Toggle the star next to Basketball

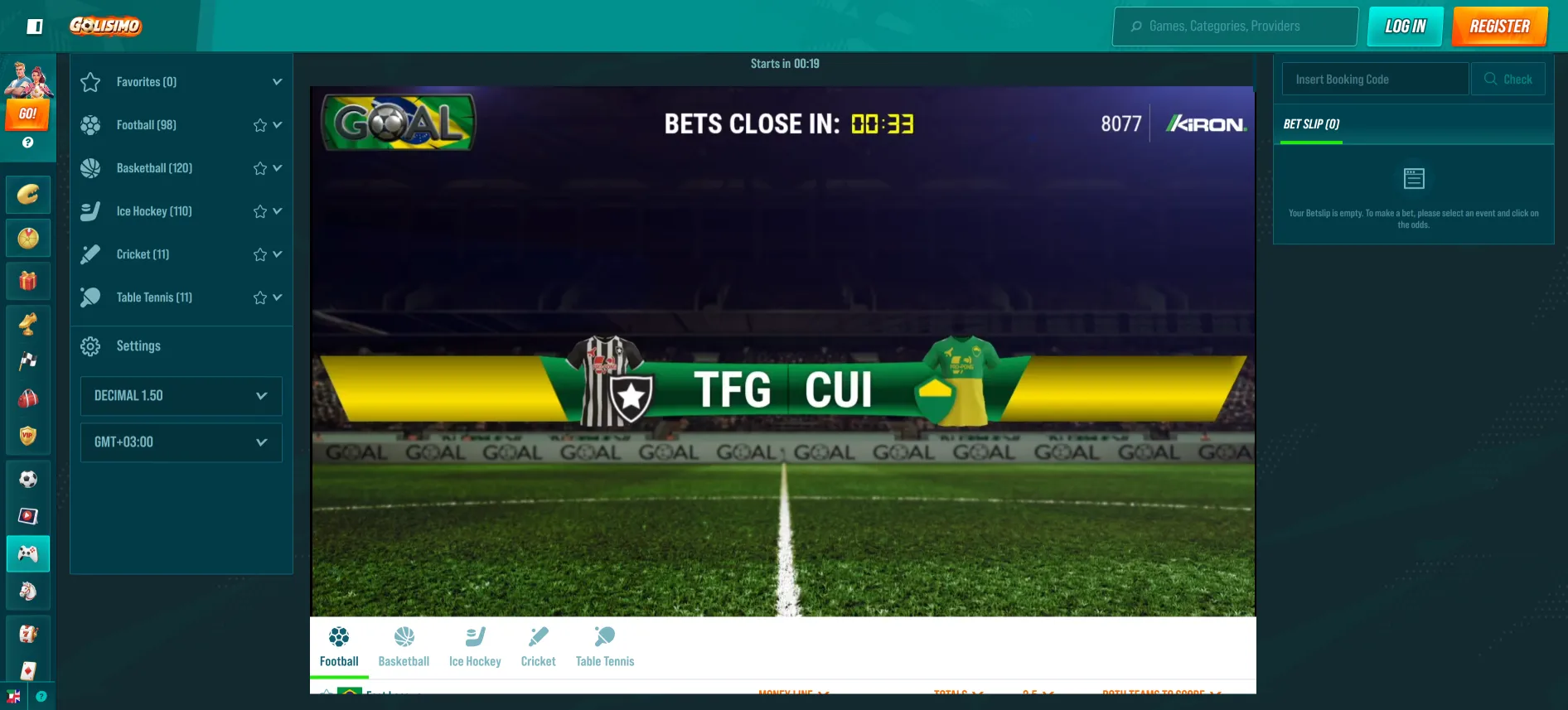tap(259, 167)
